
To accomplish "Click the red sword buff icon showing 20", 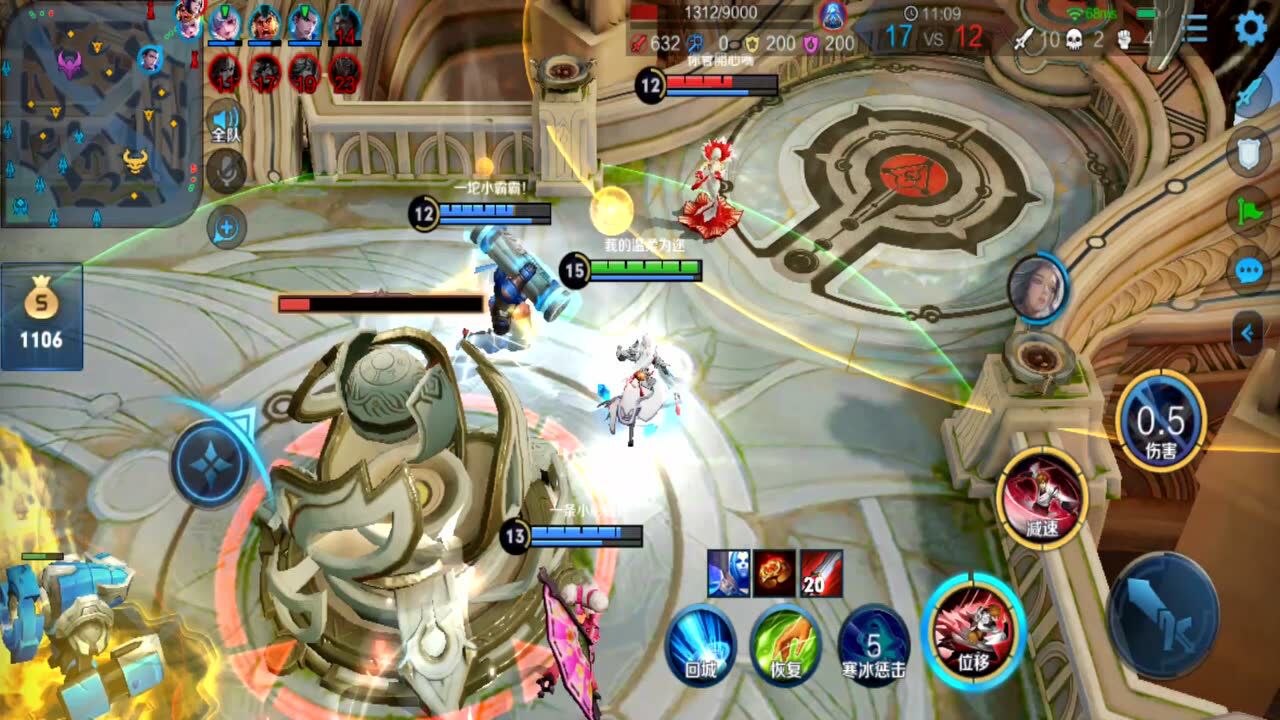I will (820, 574).
